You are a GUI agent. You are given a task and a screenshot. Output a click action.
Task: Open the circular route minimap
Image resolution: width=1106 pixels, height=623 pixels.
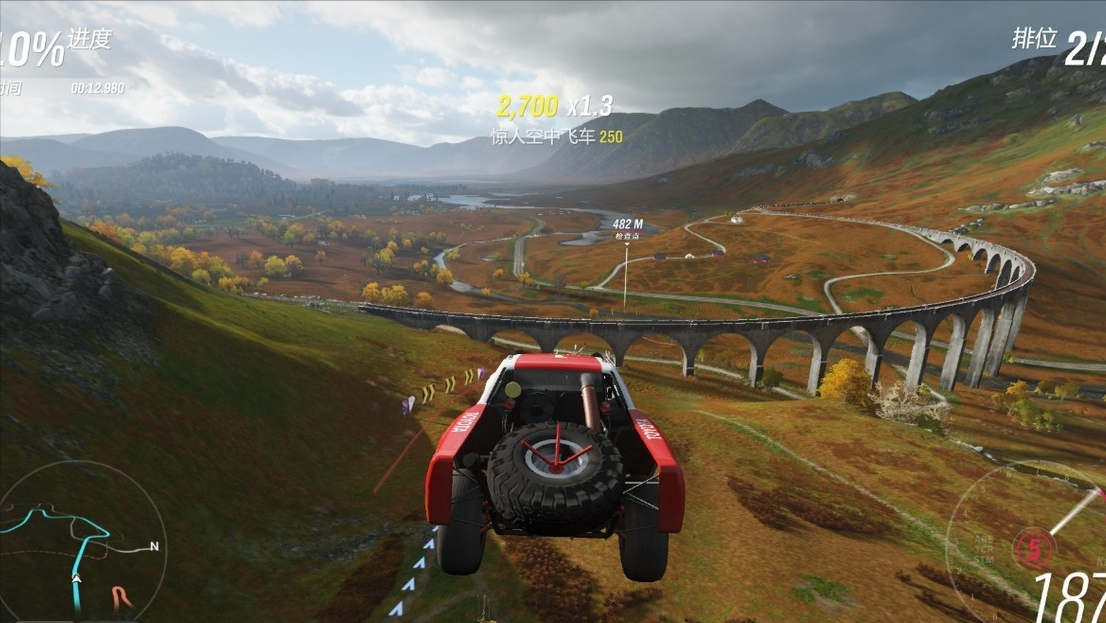82,545
